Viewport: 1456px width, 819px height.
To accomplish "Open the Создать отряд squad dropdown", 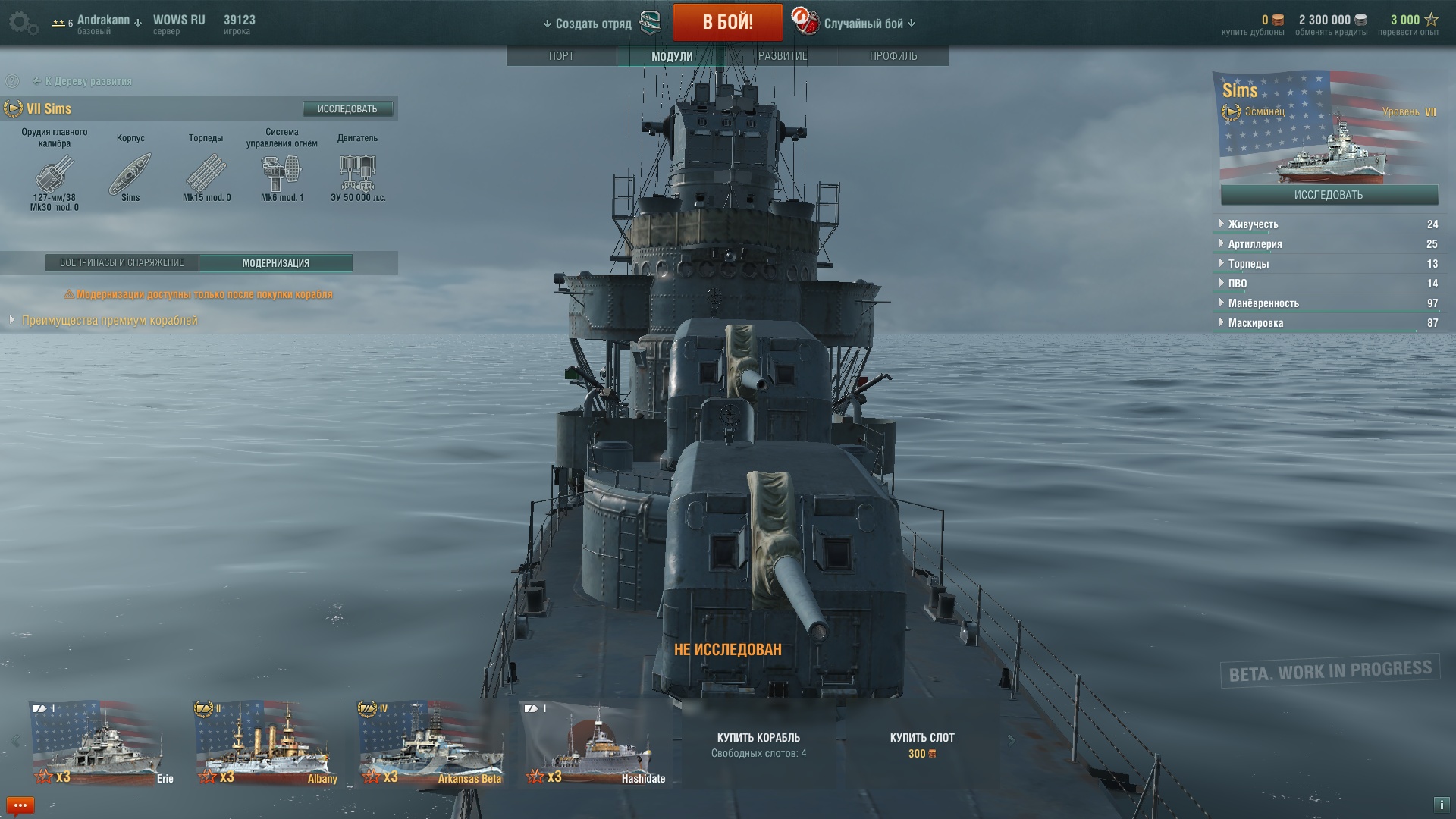I will pos(588,24).
